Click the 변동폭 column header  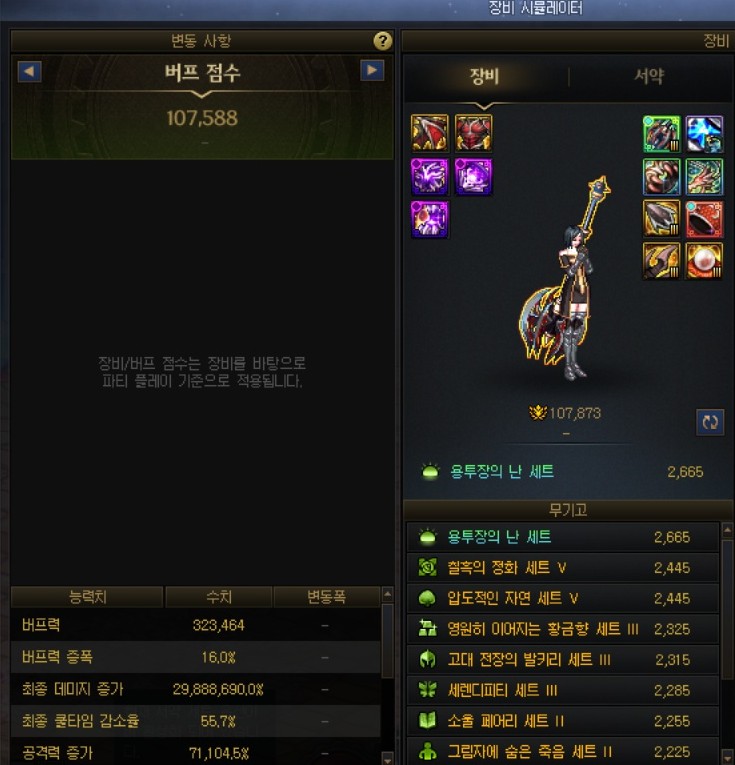coord(325,597)
